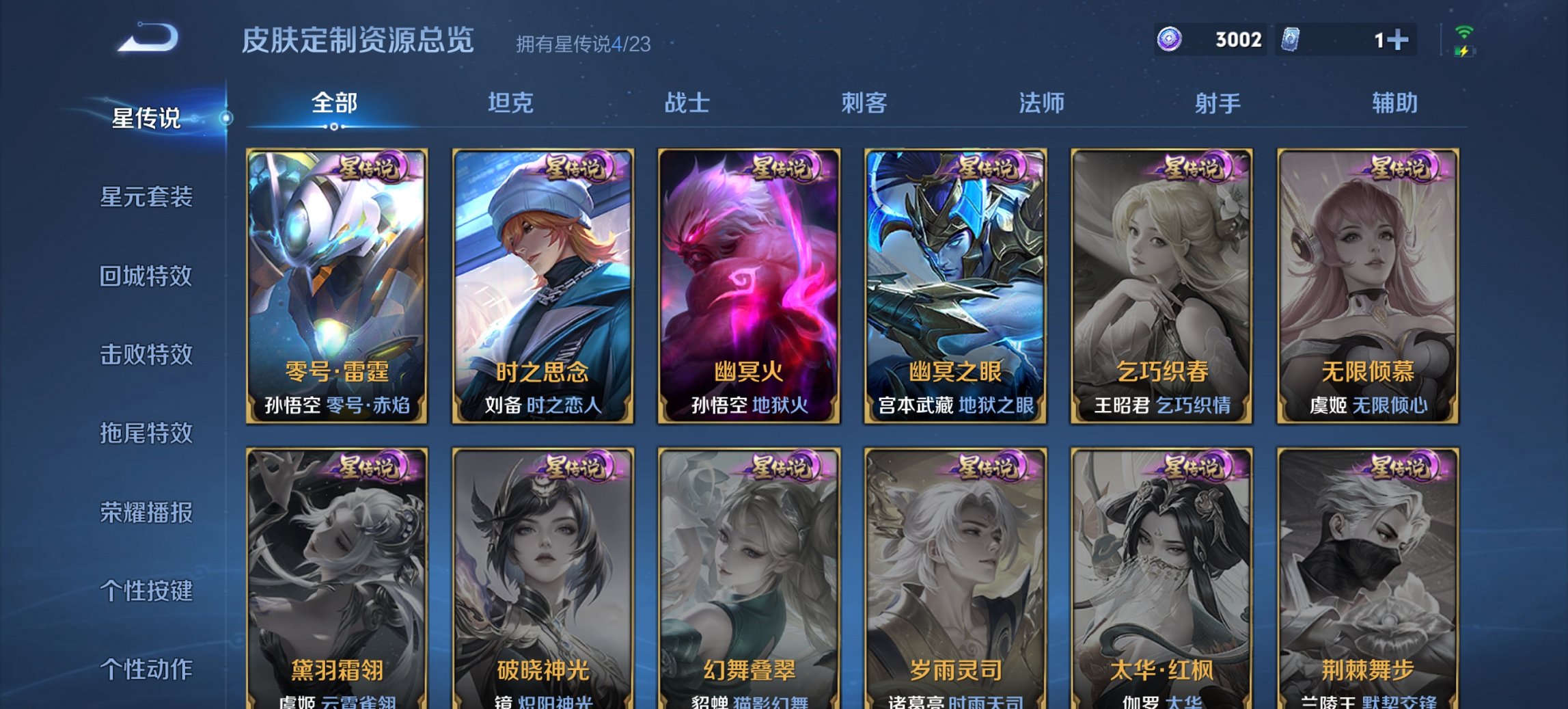
Task: Select the 刺客 tab
Action: 864,104
